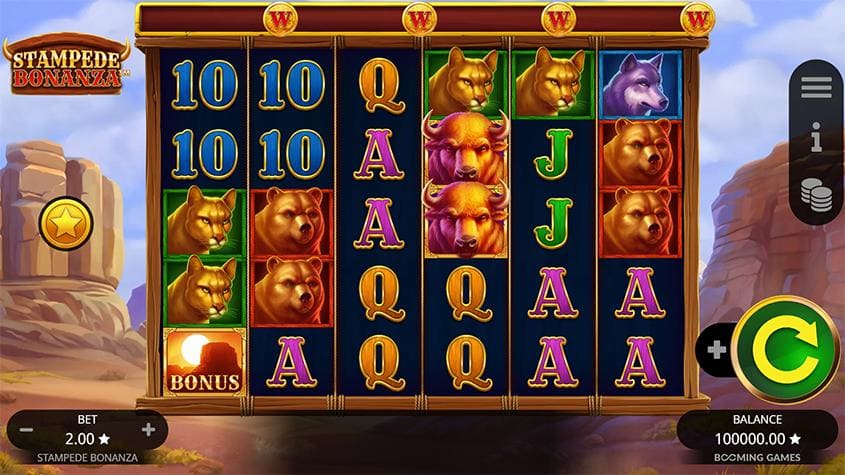Show the game info paytable
845x475 pixels.
816,140
